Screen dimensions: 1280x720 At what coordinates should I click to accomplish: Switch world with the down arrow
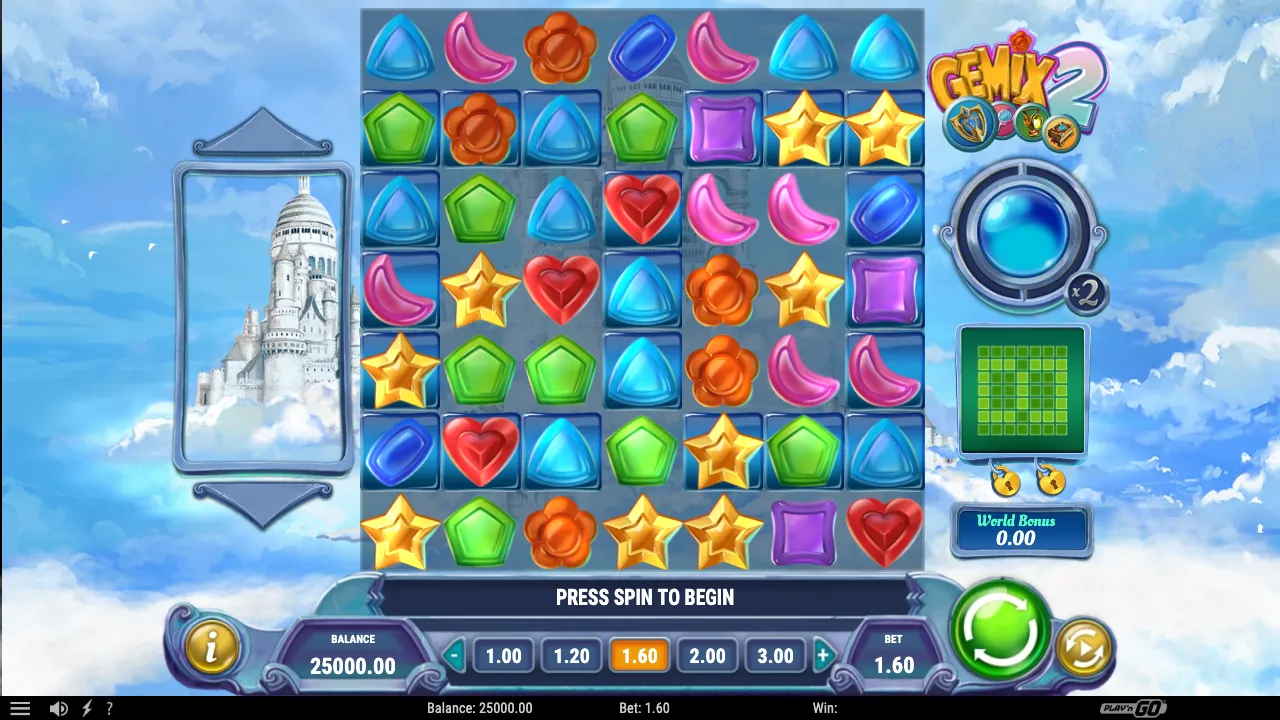click(262, 502)
